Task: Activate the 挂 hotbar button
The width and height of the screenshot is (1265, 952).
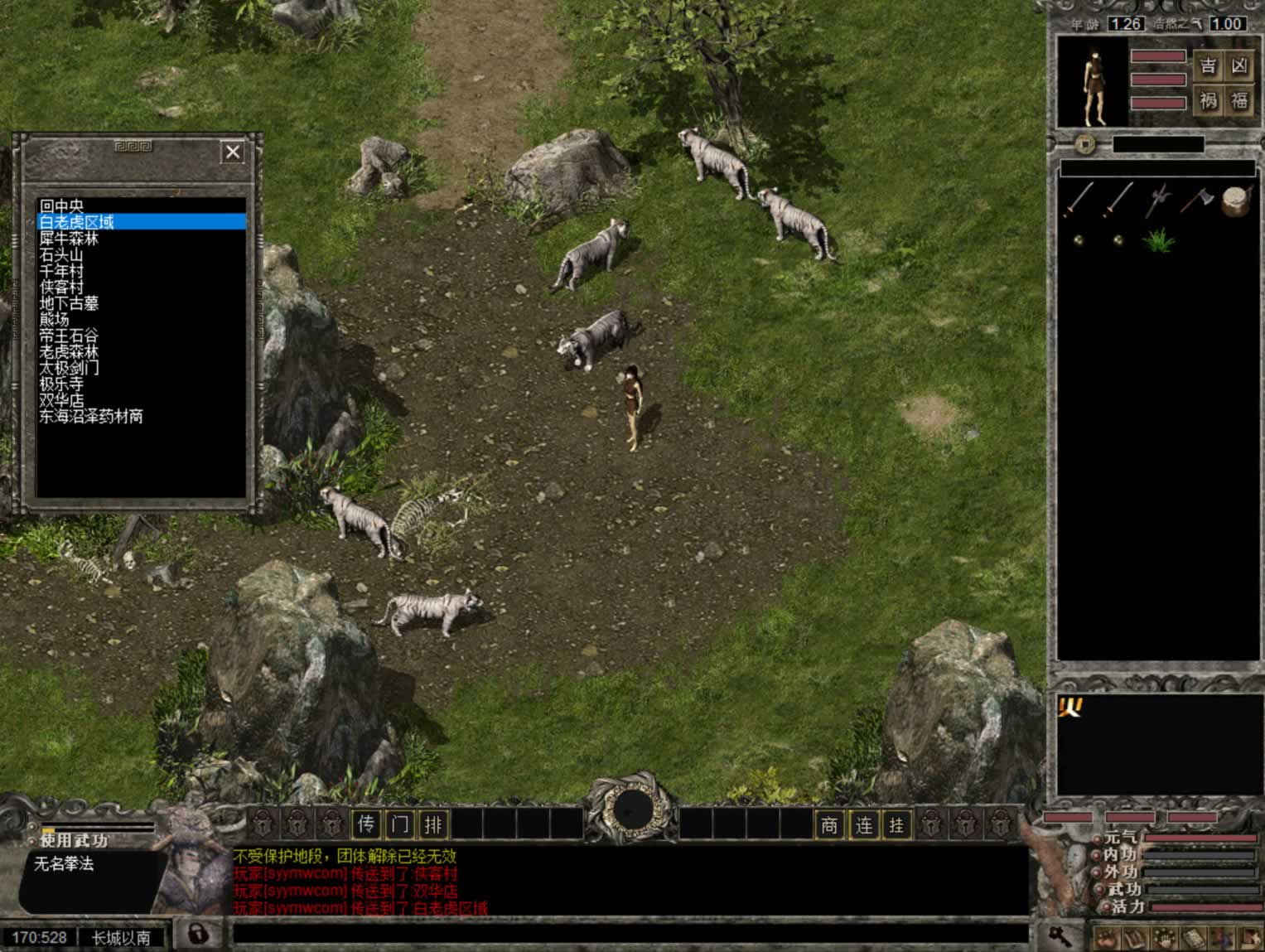Action: [x=896, y=825]
